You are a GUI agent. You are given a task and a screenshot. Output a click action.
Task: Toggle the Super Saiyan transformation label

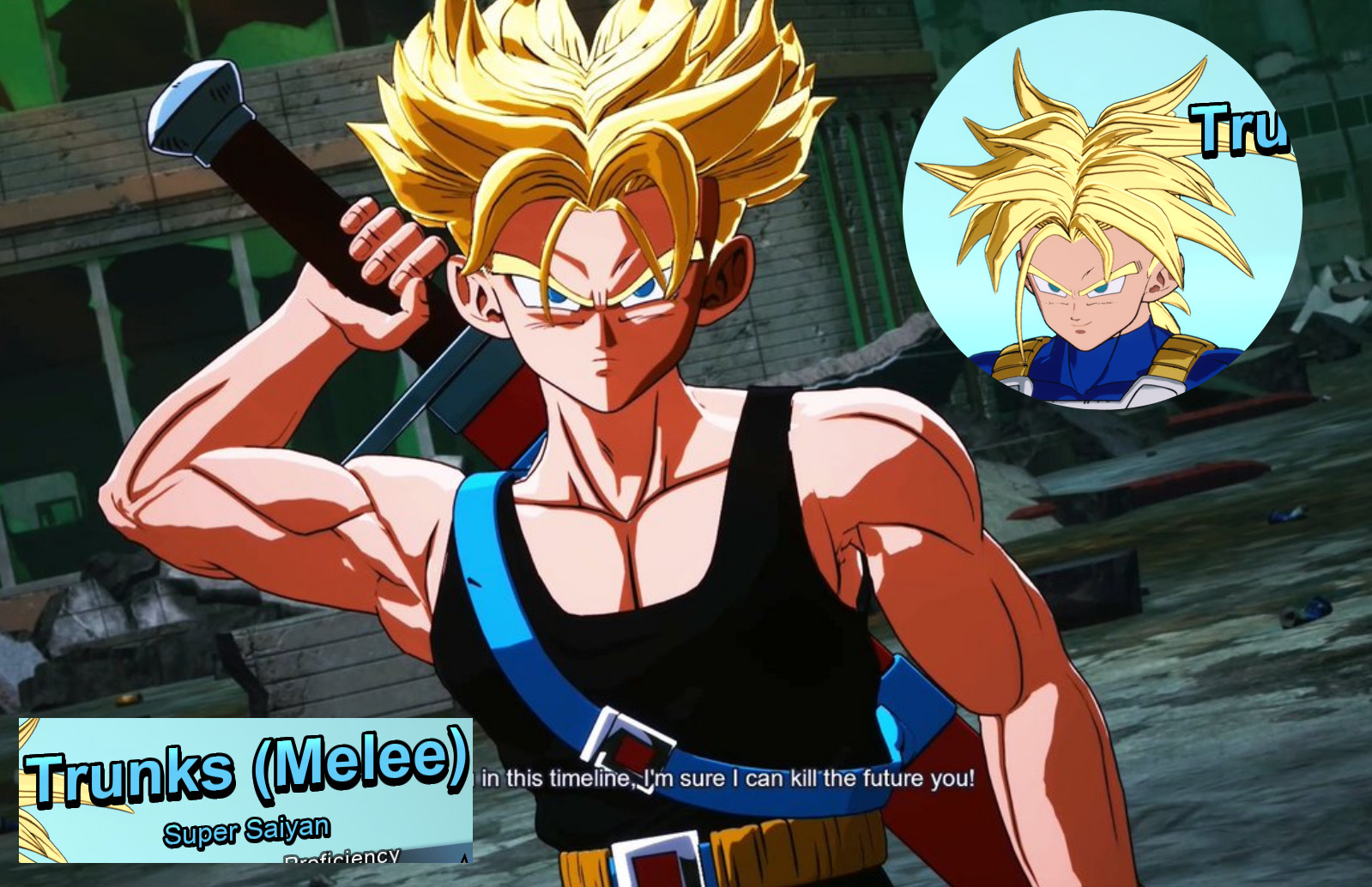[x=245, y=830]
